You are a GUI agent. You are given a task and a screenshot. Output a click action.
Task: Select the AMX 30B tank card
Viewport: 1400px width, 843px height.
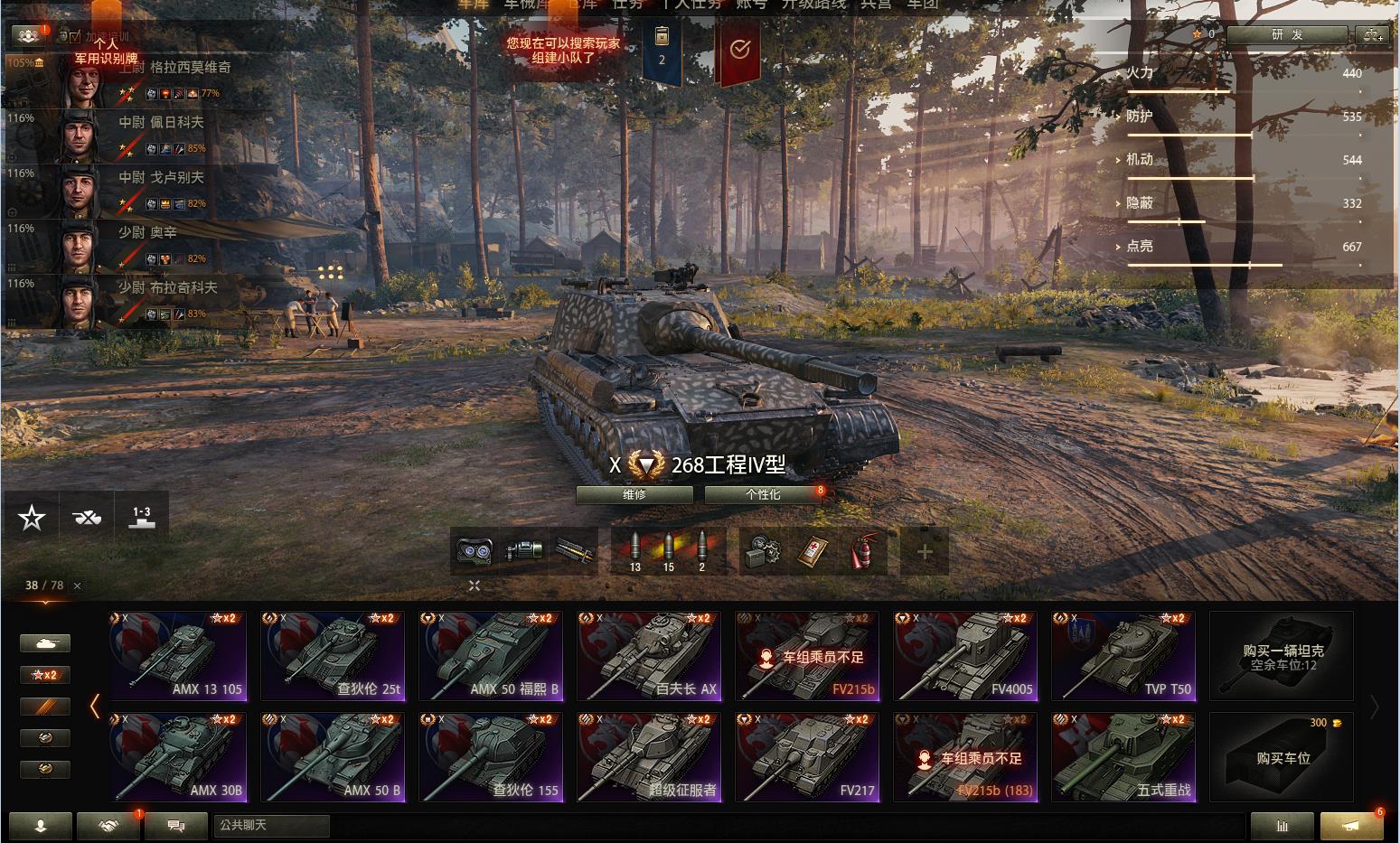pos(178,757)
